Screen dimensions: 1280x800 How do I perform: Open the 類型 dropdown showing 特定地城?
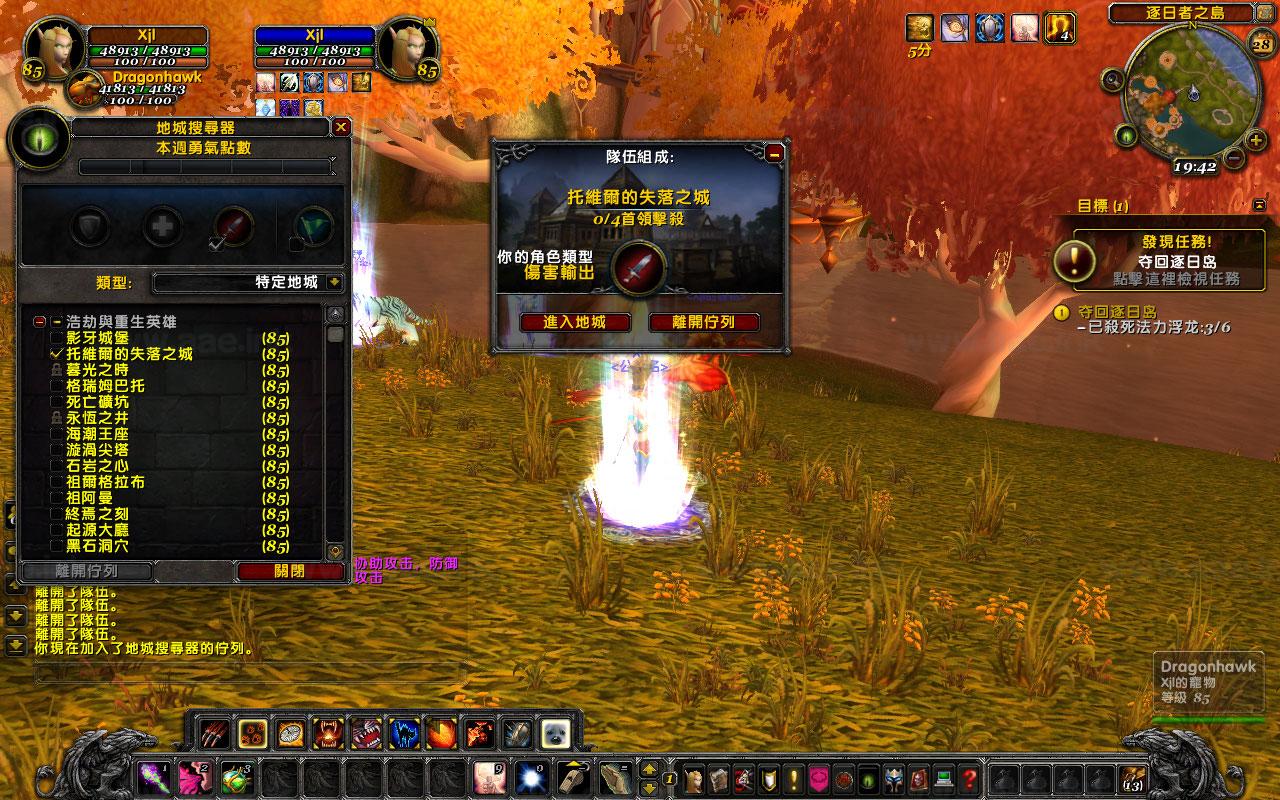334,283
